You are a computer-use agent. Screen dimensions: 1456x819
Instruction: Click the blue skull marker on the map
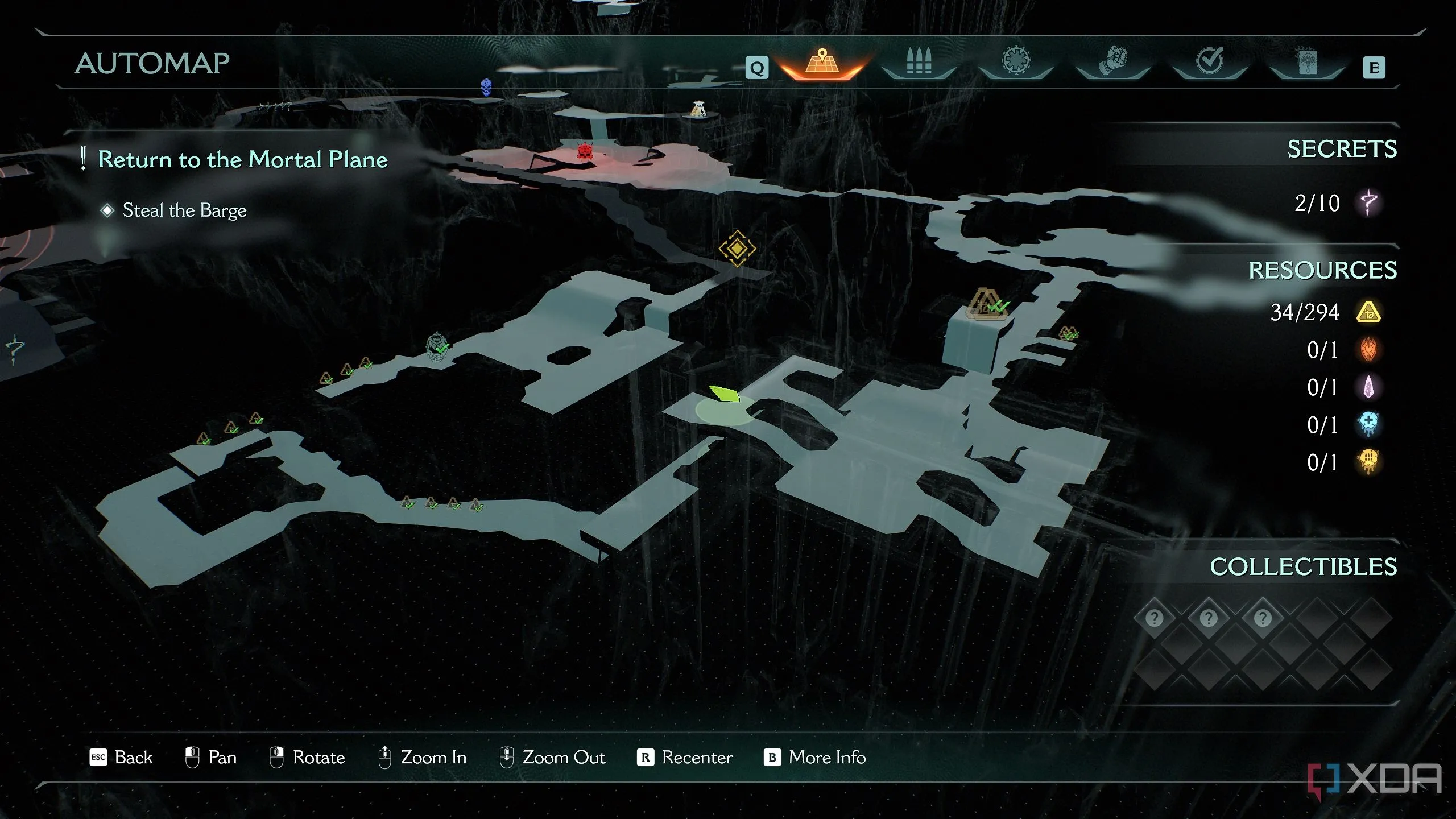[486, 87]
